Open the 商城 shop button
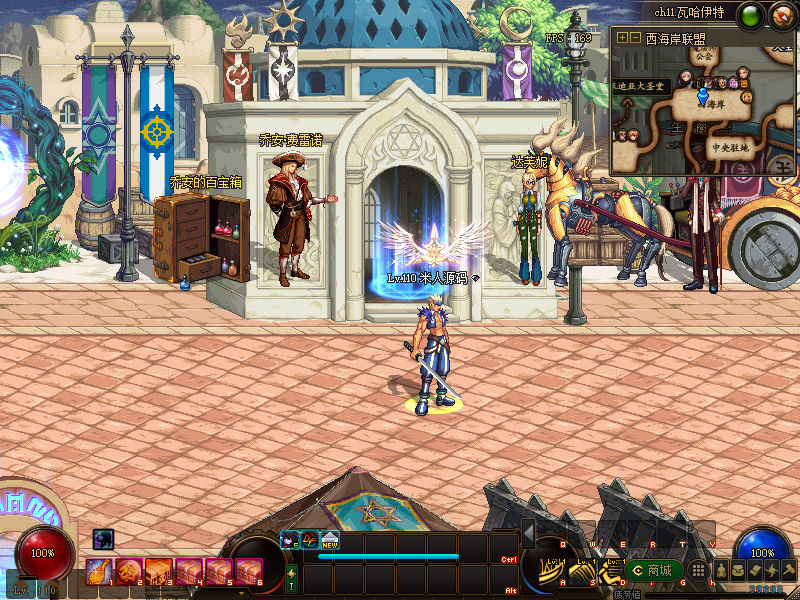Screen dimensions: 800x600 click(x=652, y=570)
